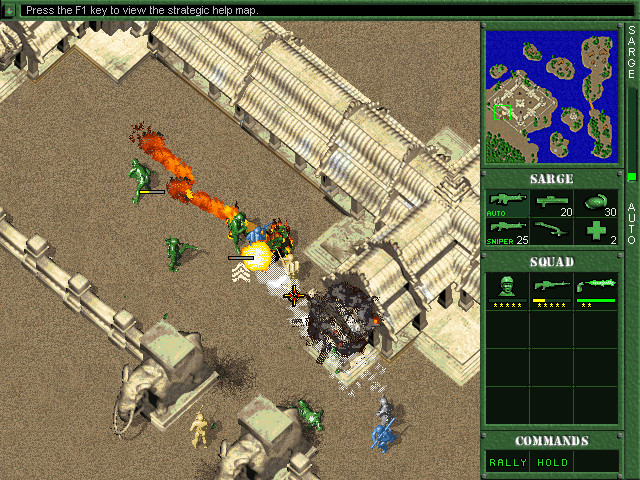This screenshot has width=640, height=480.
Task: Equip the bazooka with 20 rounds
Action: click(551, 203)
